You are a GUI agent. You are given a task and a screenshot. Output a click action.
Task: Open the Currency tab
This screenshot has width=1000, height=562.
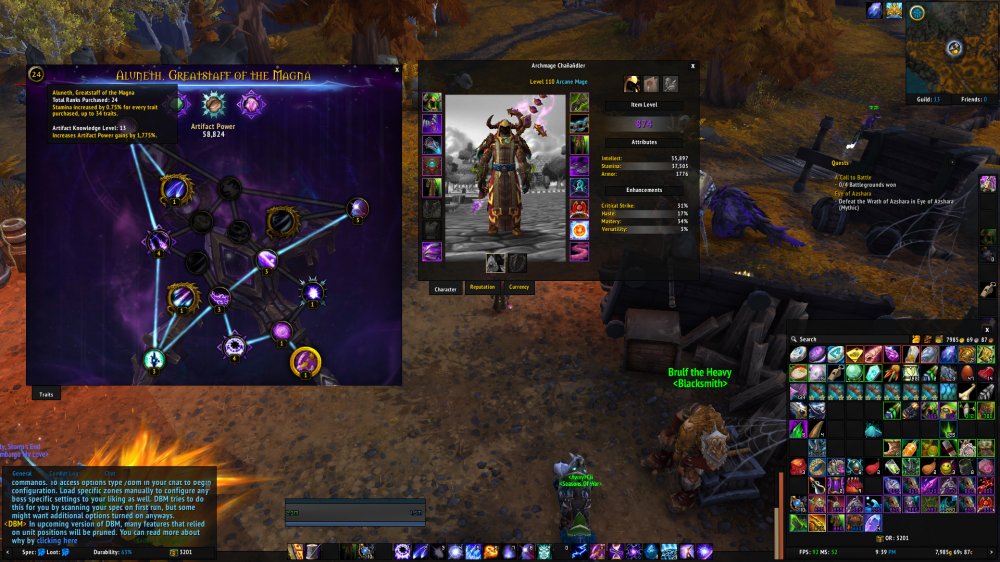[519, 288]
